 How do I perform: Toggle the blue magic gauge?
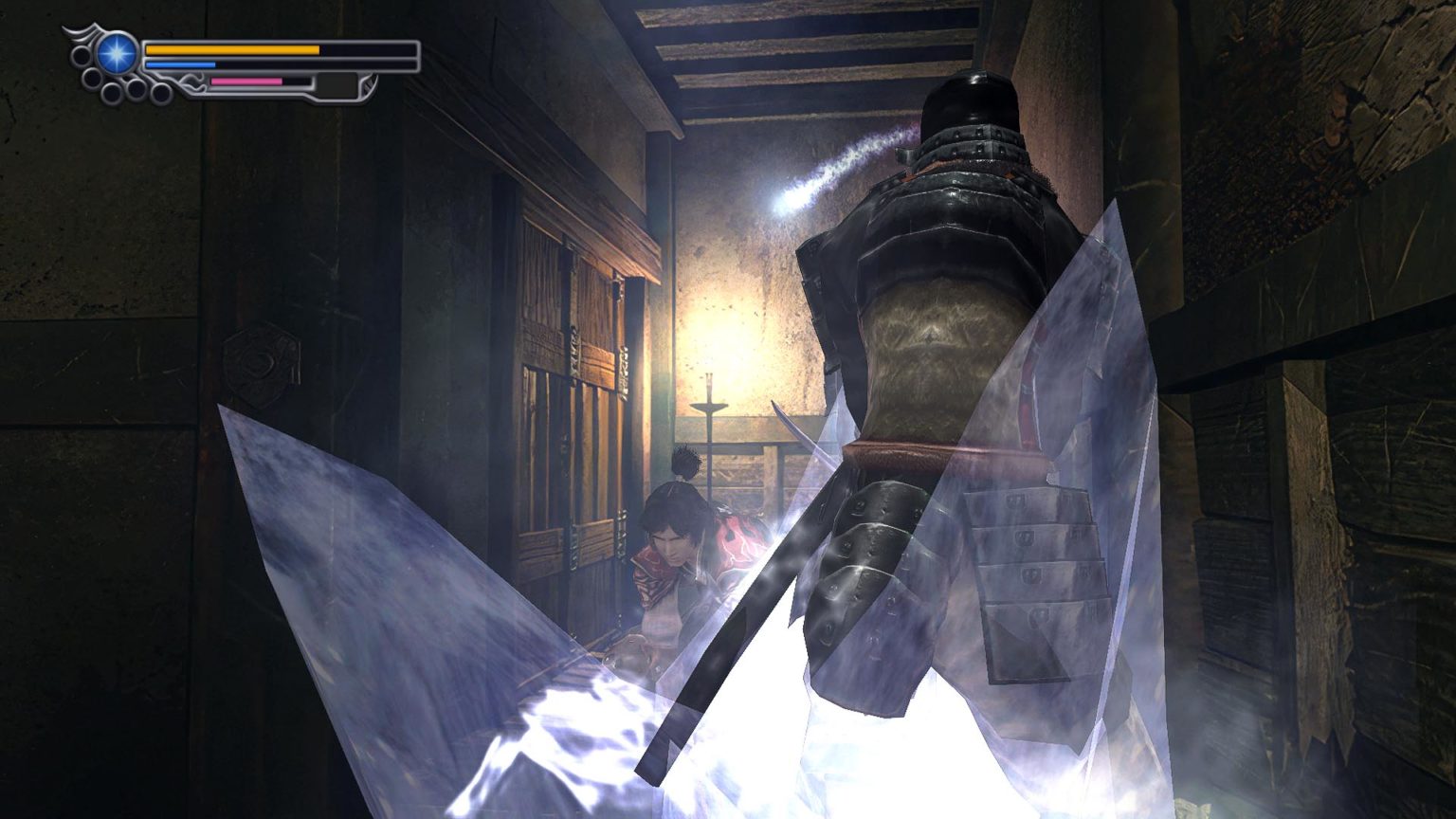pyautogui.click(x=180, y=64)
